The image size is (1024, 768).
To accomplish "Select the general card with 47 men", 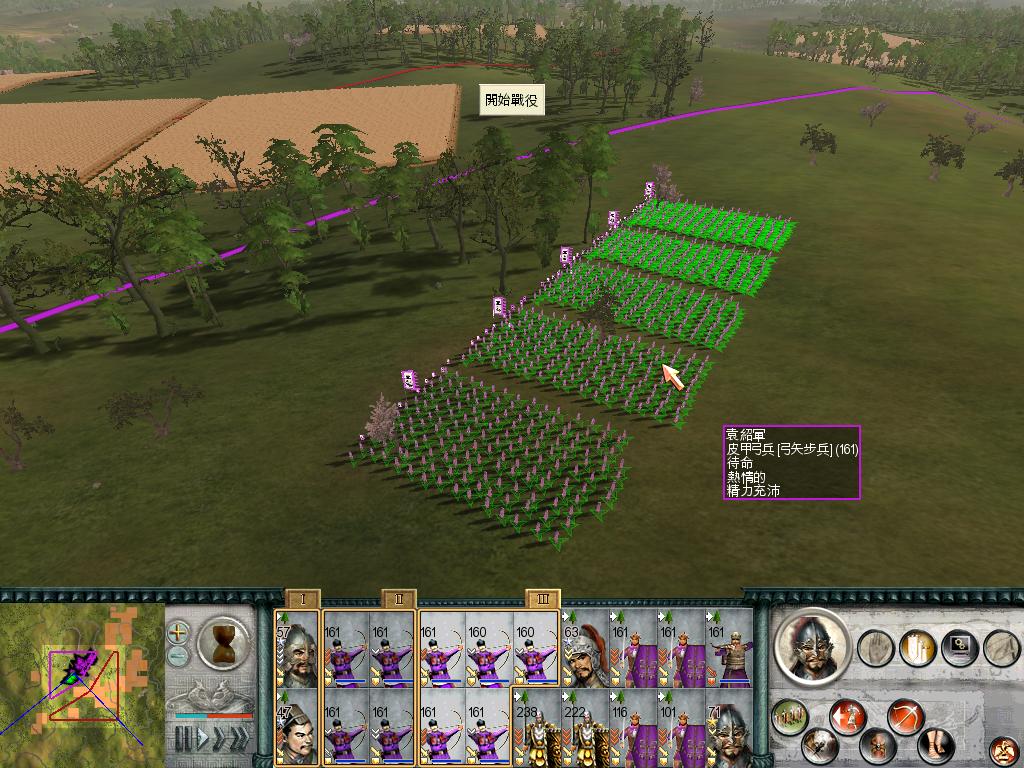I will click(297, 727).
